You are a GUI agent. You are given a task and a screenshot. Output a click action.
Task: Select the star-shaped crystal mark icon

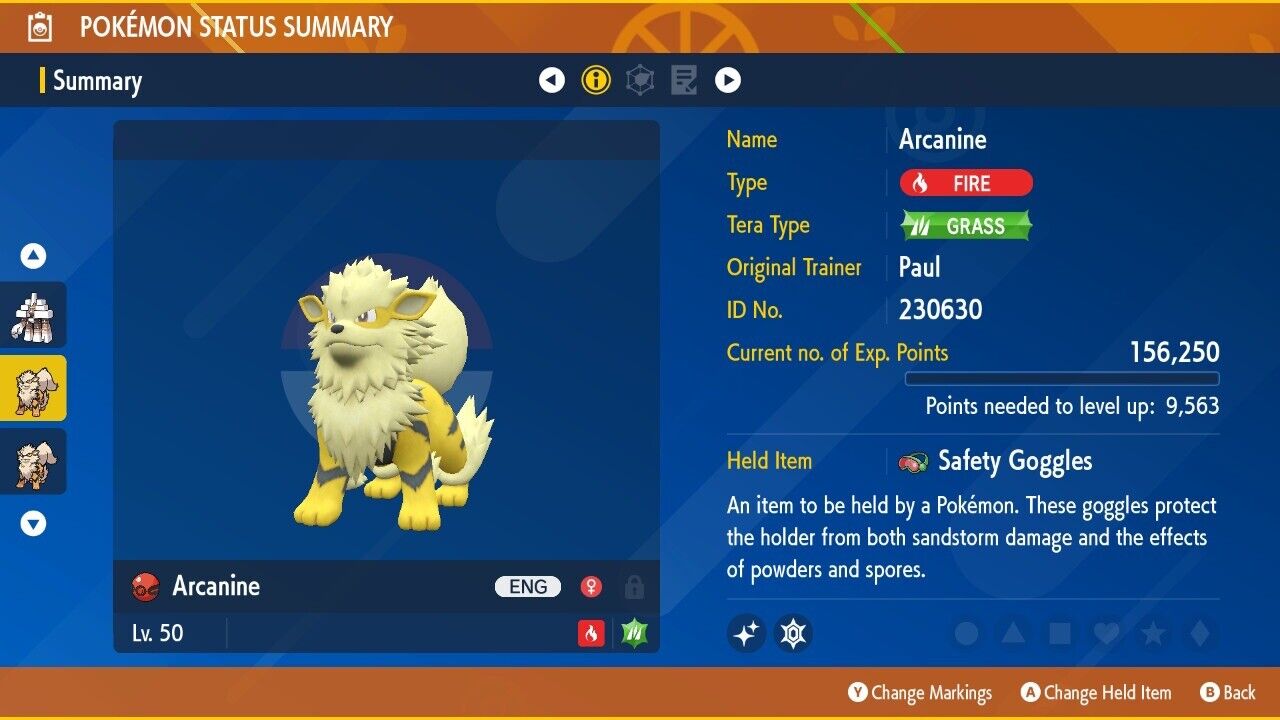pos(793,633)
